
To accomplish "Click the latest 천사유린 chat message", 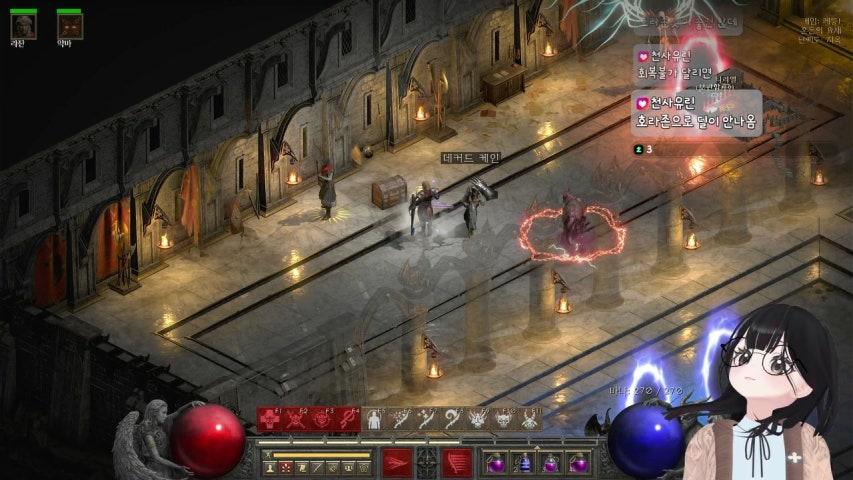I will point(697,111).
